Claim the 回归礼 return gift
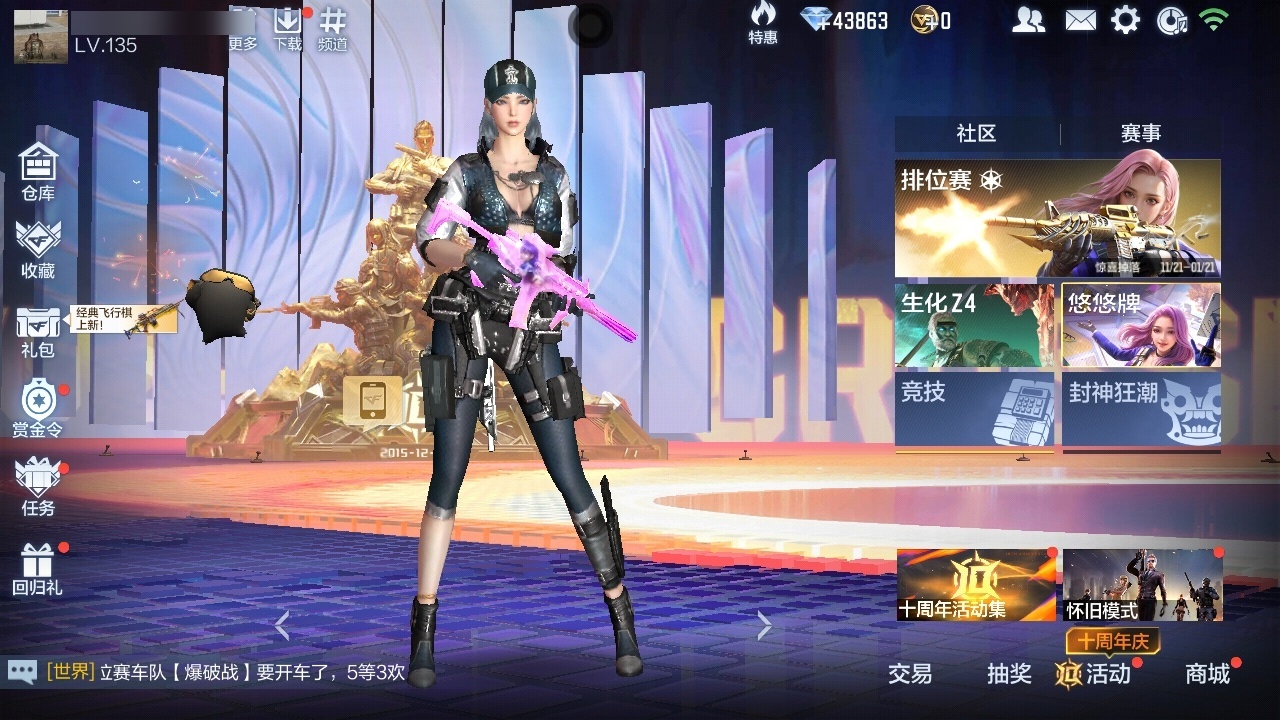 coord(38,568)
